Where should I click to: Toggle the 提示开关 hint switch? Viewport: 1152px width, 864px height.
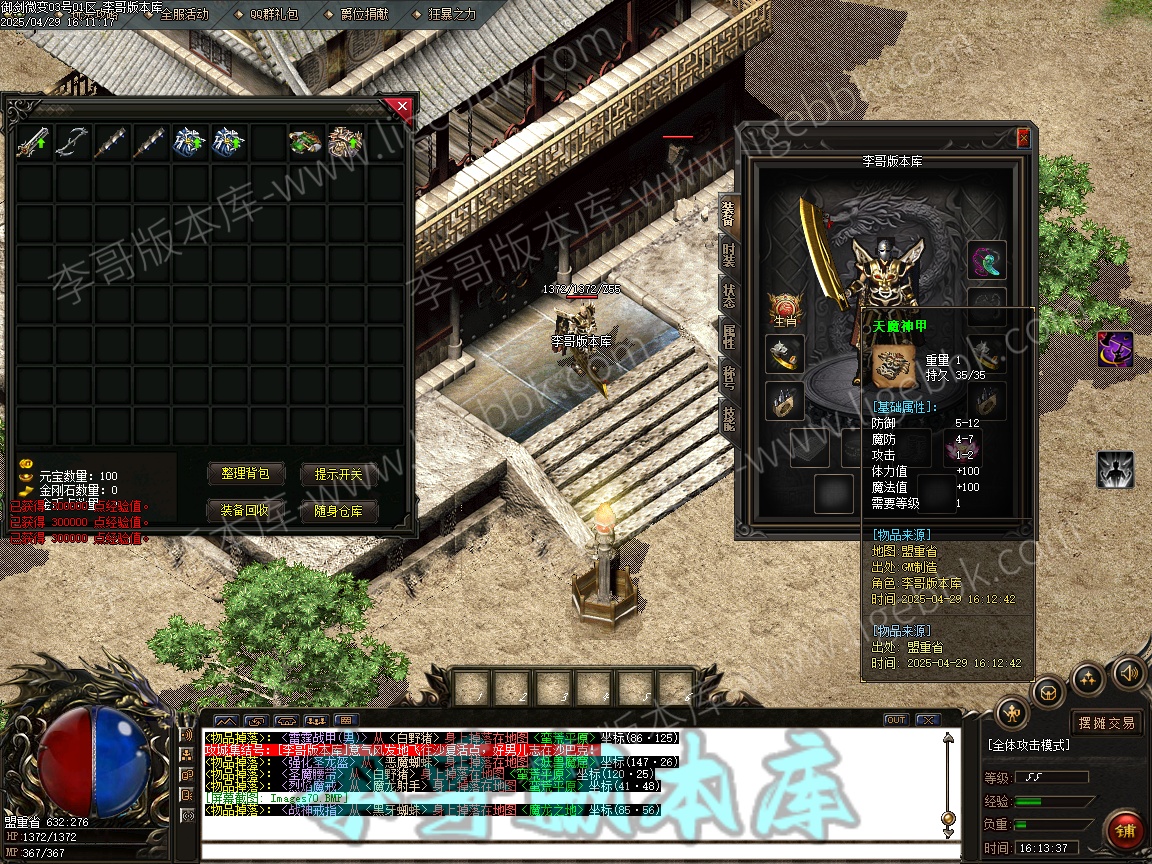(339, 474)
